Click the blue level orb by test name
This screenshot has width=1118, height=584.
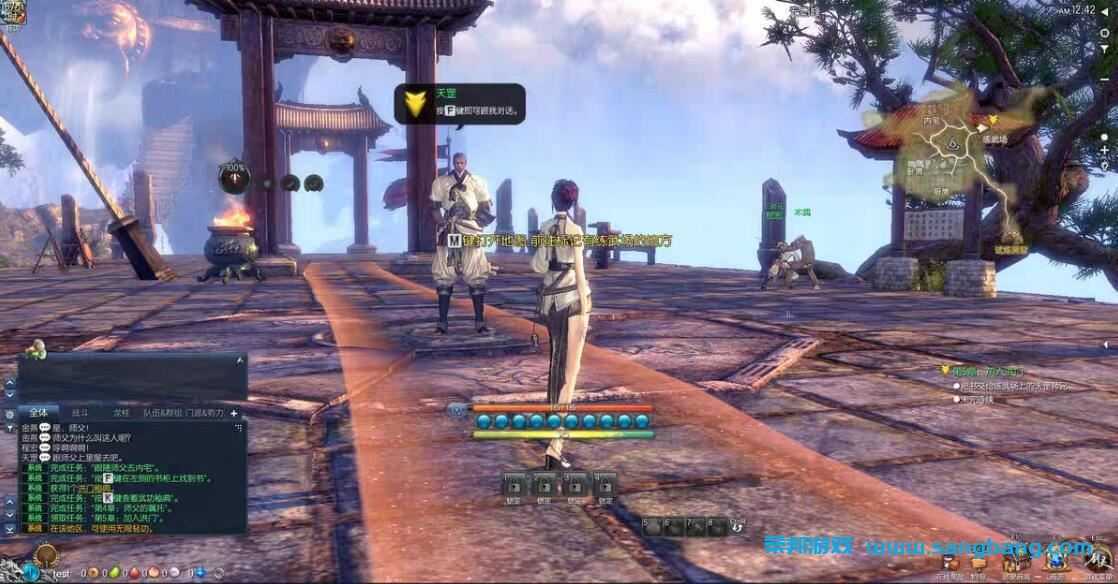pos(32,573)
